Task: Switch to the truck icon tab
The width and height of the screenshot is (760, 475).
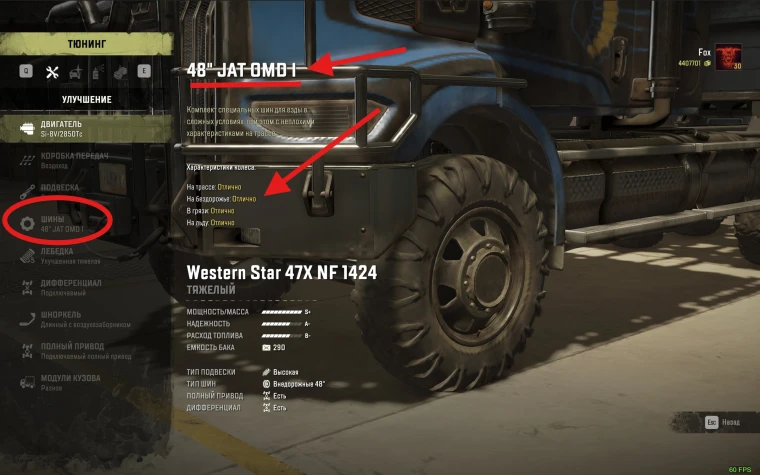Action: (x=75, y=72)
